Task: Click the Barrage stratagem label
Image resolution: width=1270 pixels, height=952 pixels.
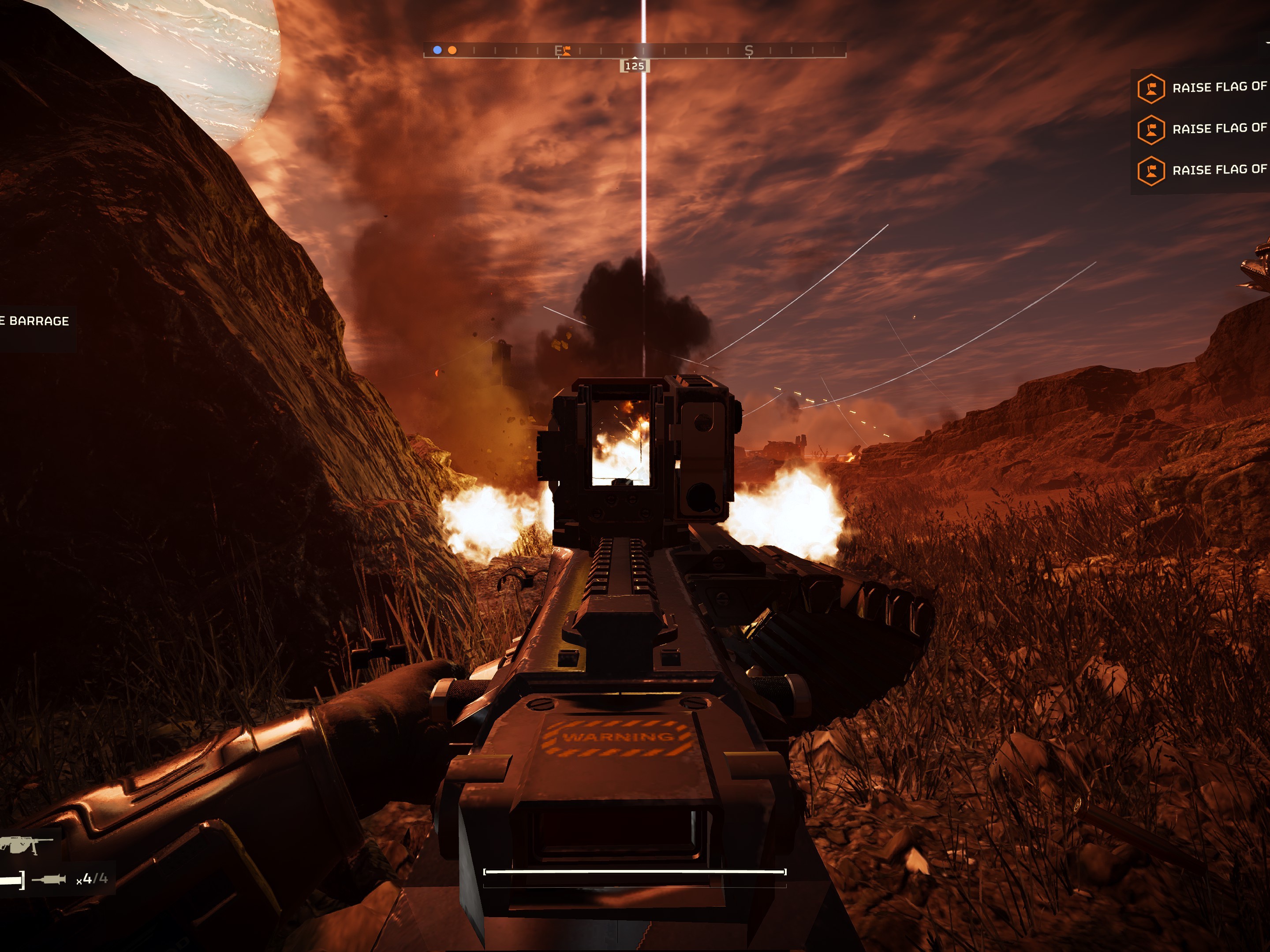Action: pos(36,321)
